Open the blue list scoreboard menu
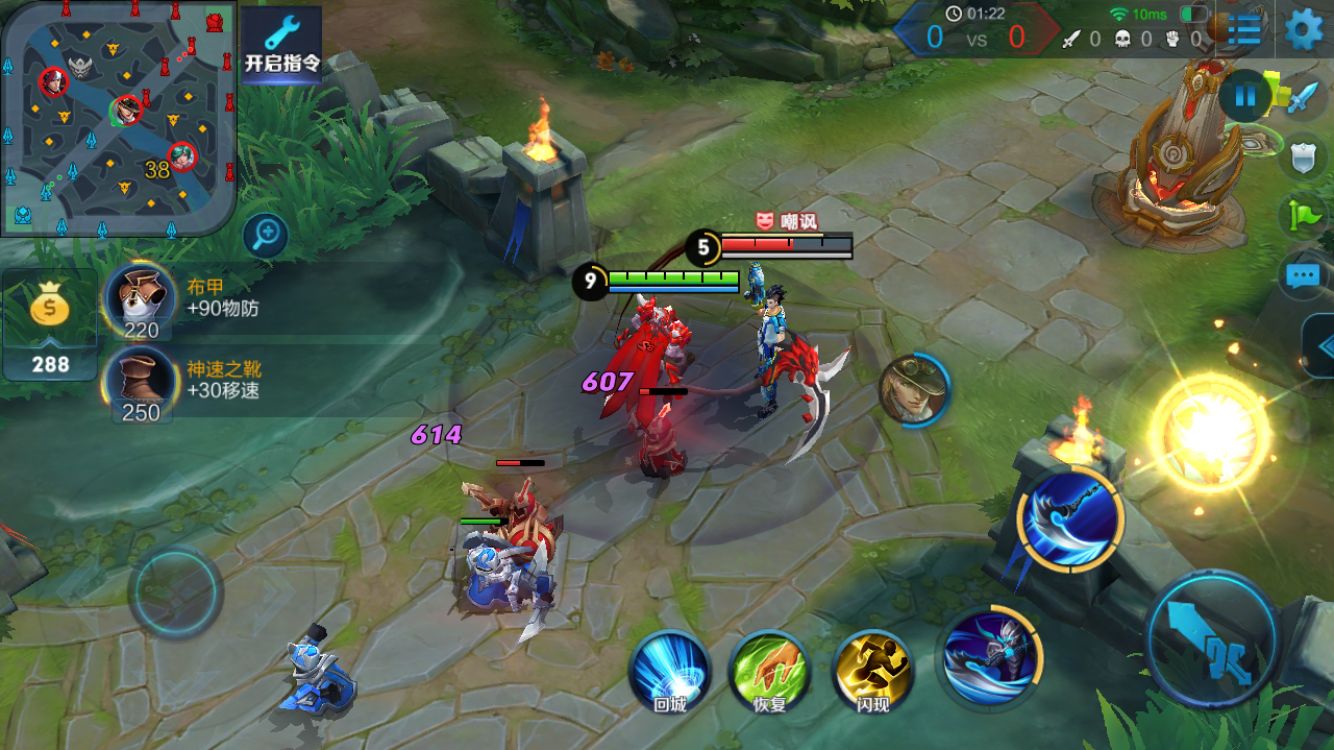Image resolution: width=1334 pixels, height=750 pixels. tap(1243, 29)
